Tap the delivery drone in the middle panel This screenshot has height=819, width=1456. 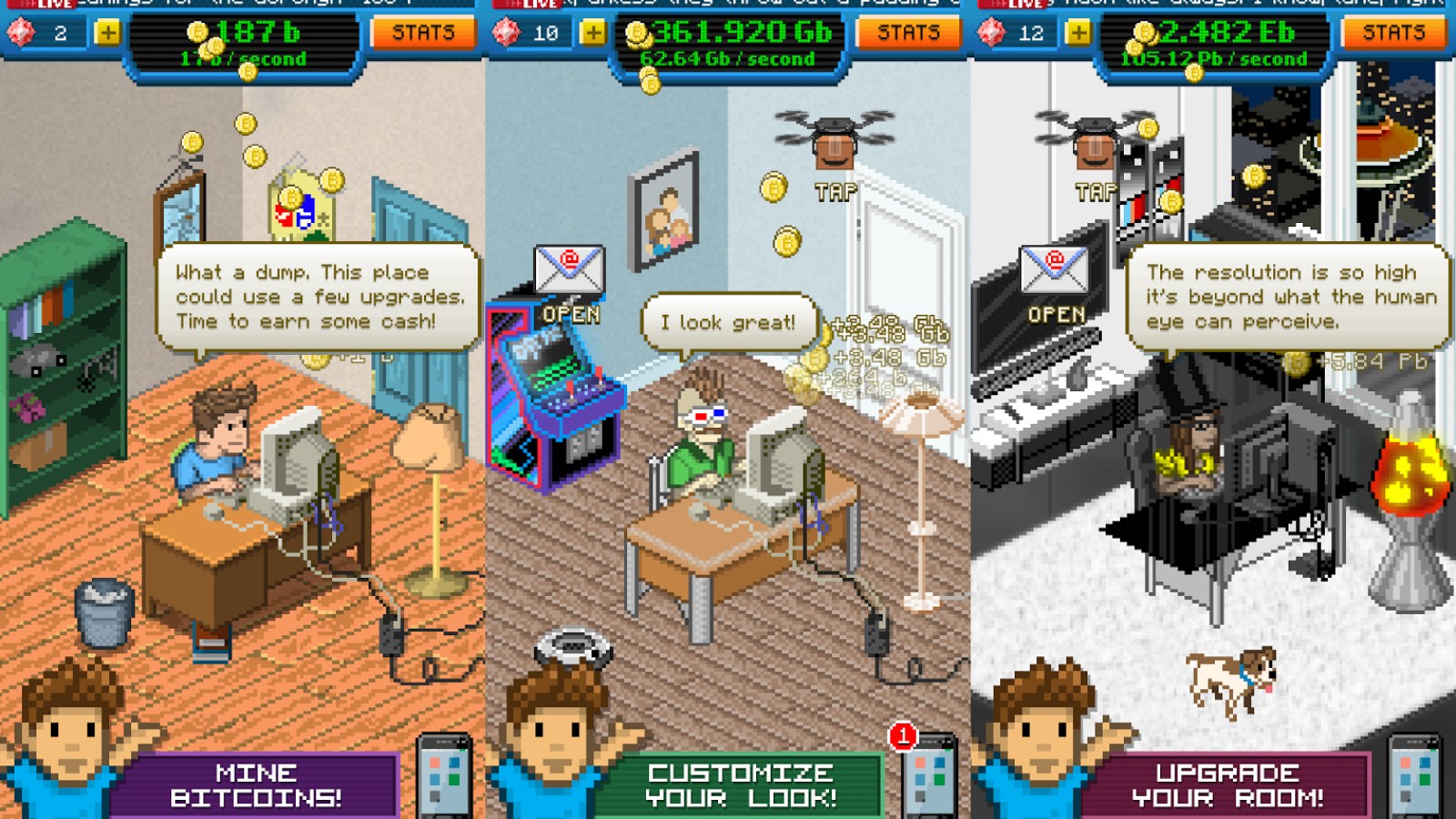click(x=833, y=136)
